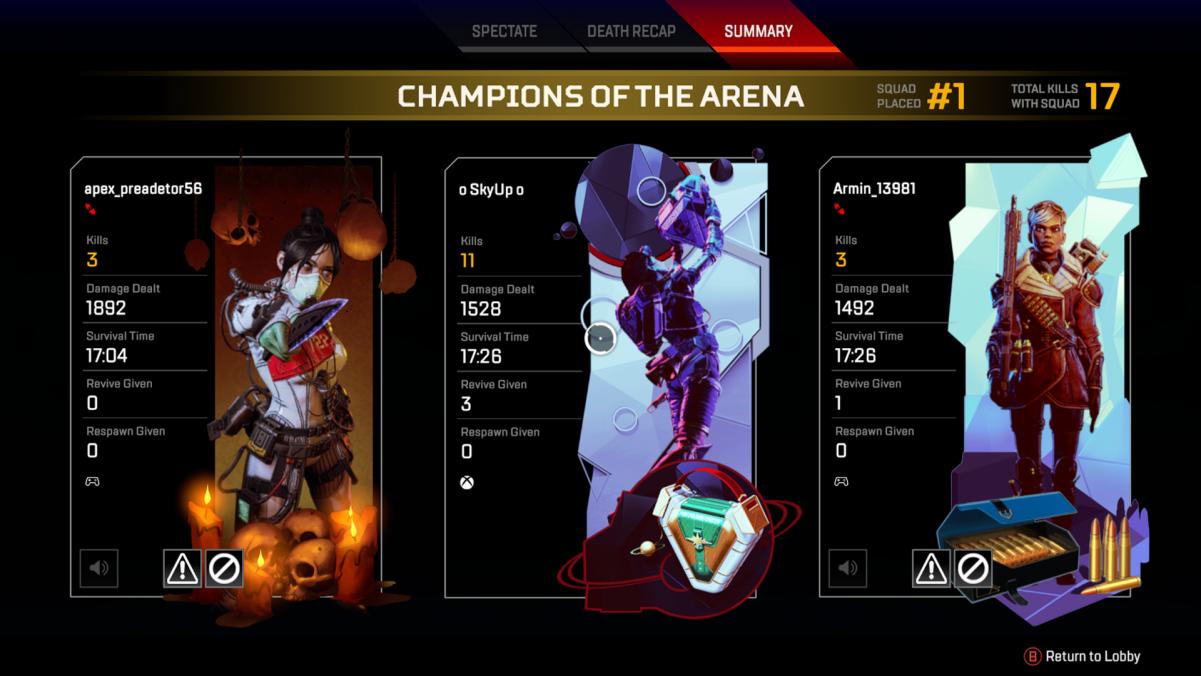The height and width of the screenshot is (676, 1201).
Task: Report Armin_13981 via the warning triangle
Action: (x=931, y=568)
